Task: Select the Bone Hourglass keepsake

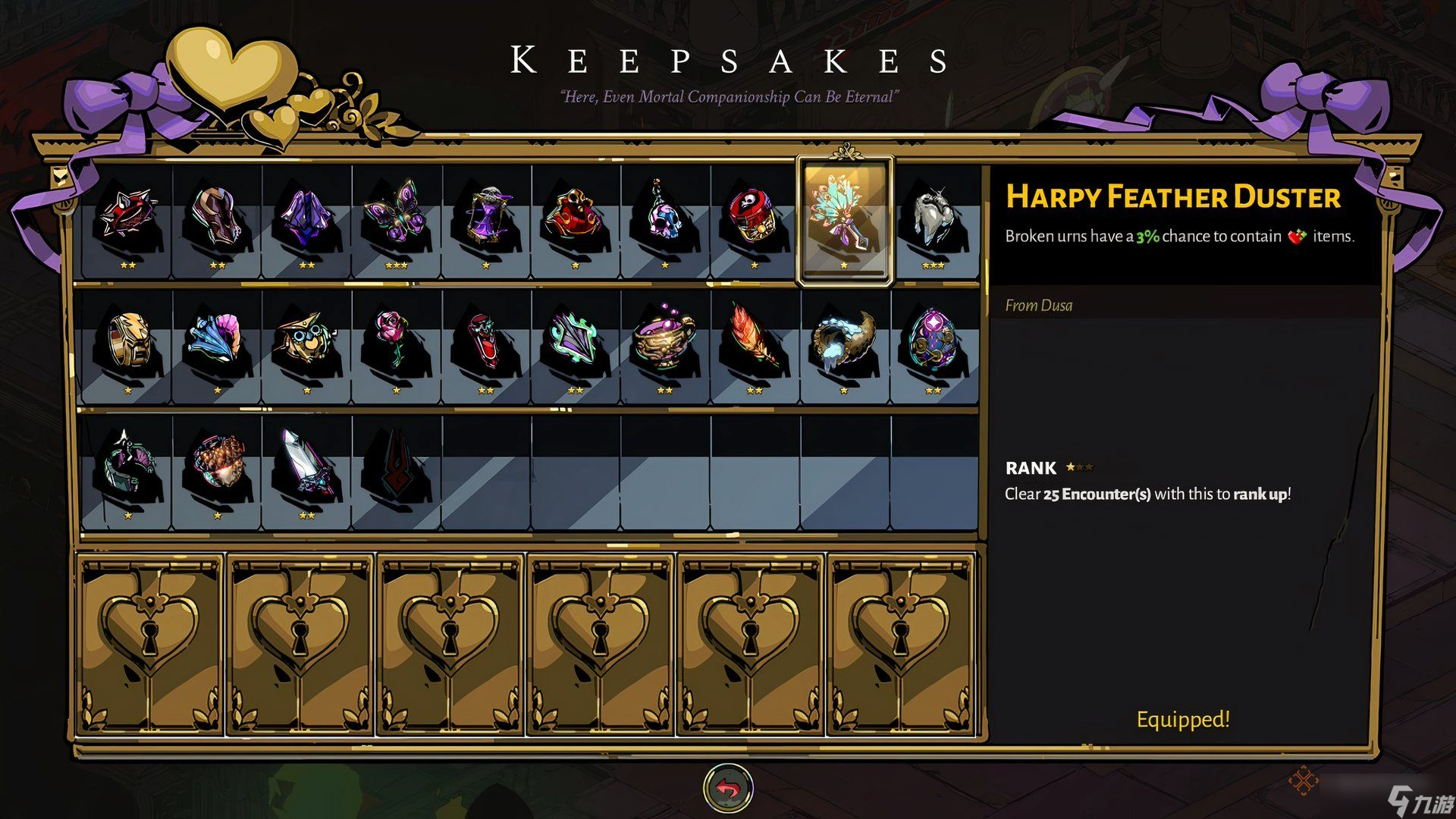Action: point(485,217)
